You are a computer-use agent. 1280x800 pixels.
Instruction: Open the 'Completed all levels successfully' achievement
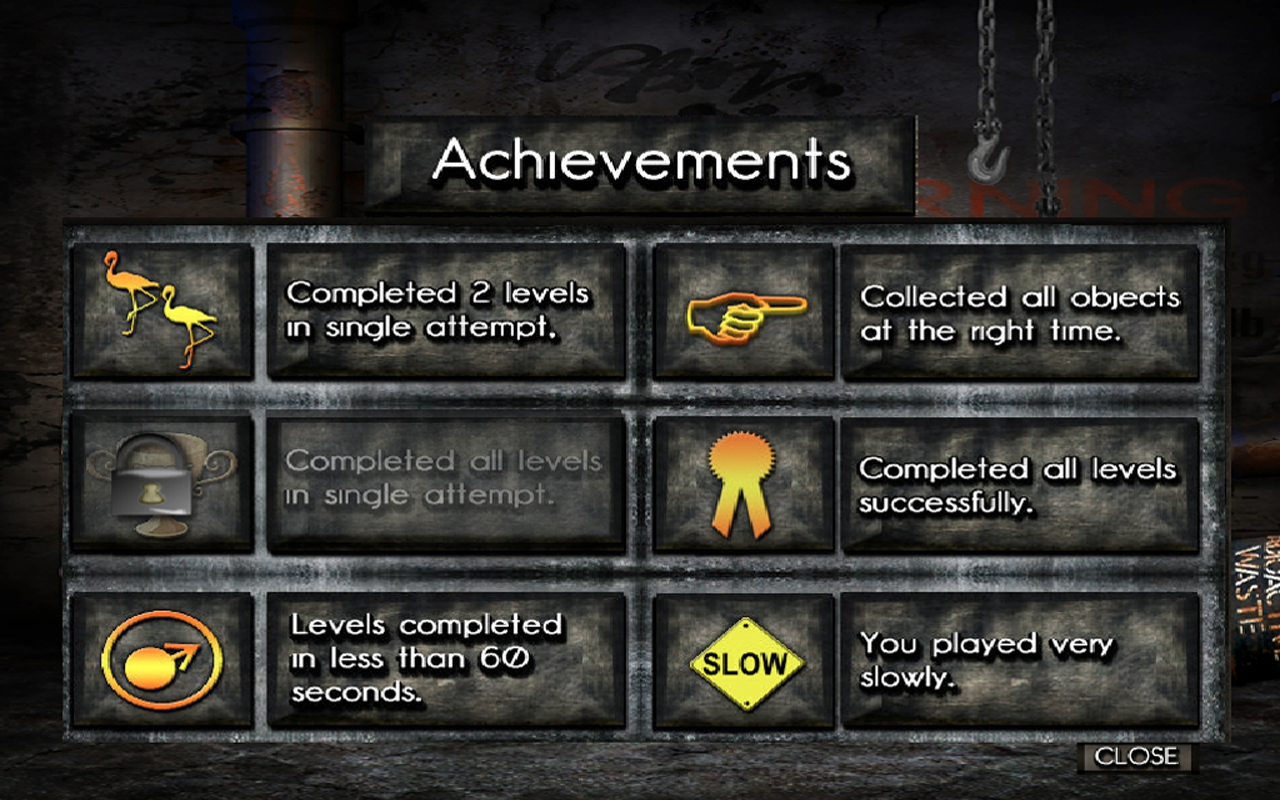[x=1020, y=485]
